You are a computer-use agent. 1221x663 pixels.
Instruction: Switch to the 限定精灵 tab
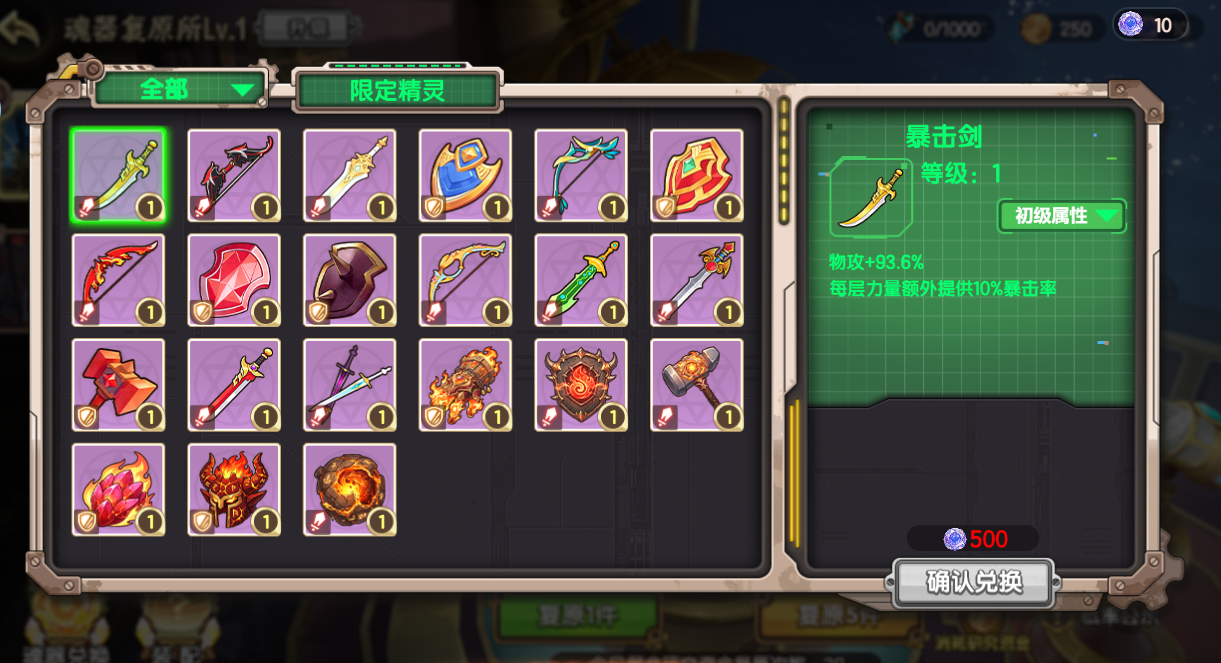tap(397, 91)
